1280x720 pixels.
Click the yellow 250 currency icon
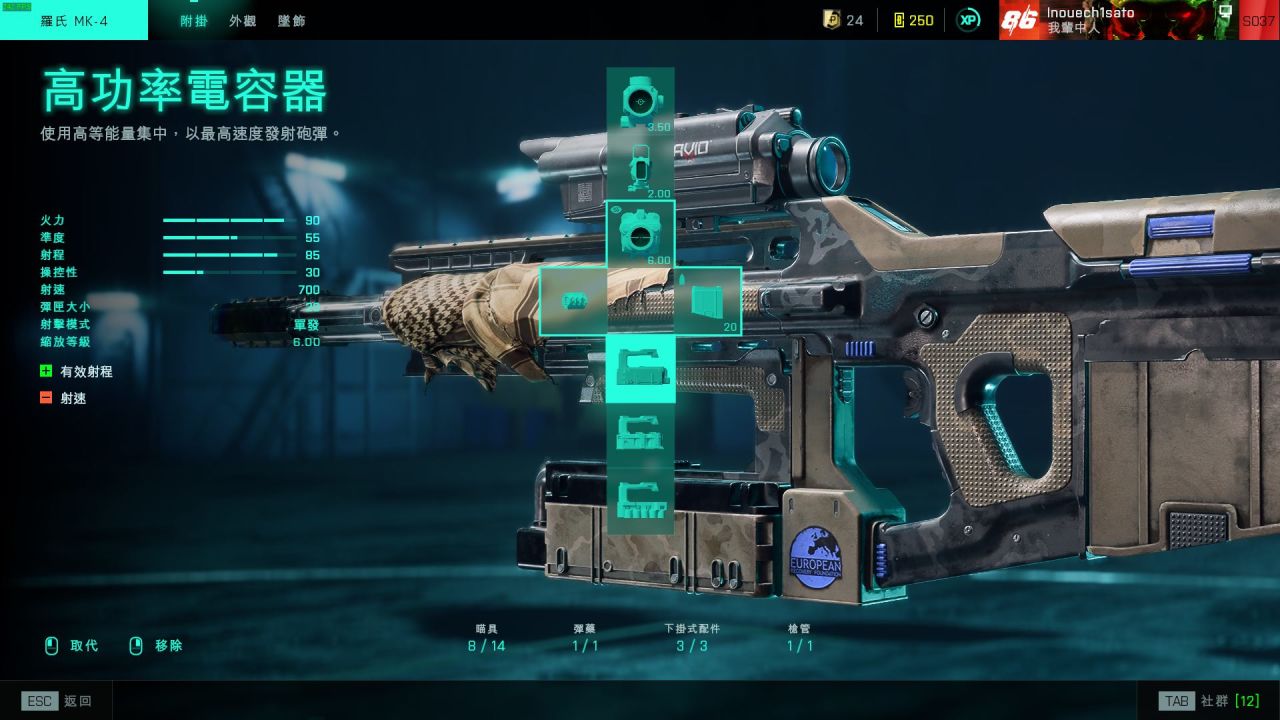coord(898,20)
